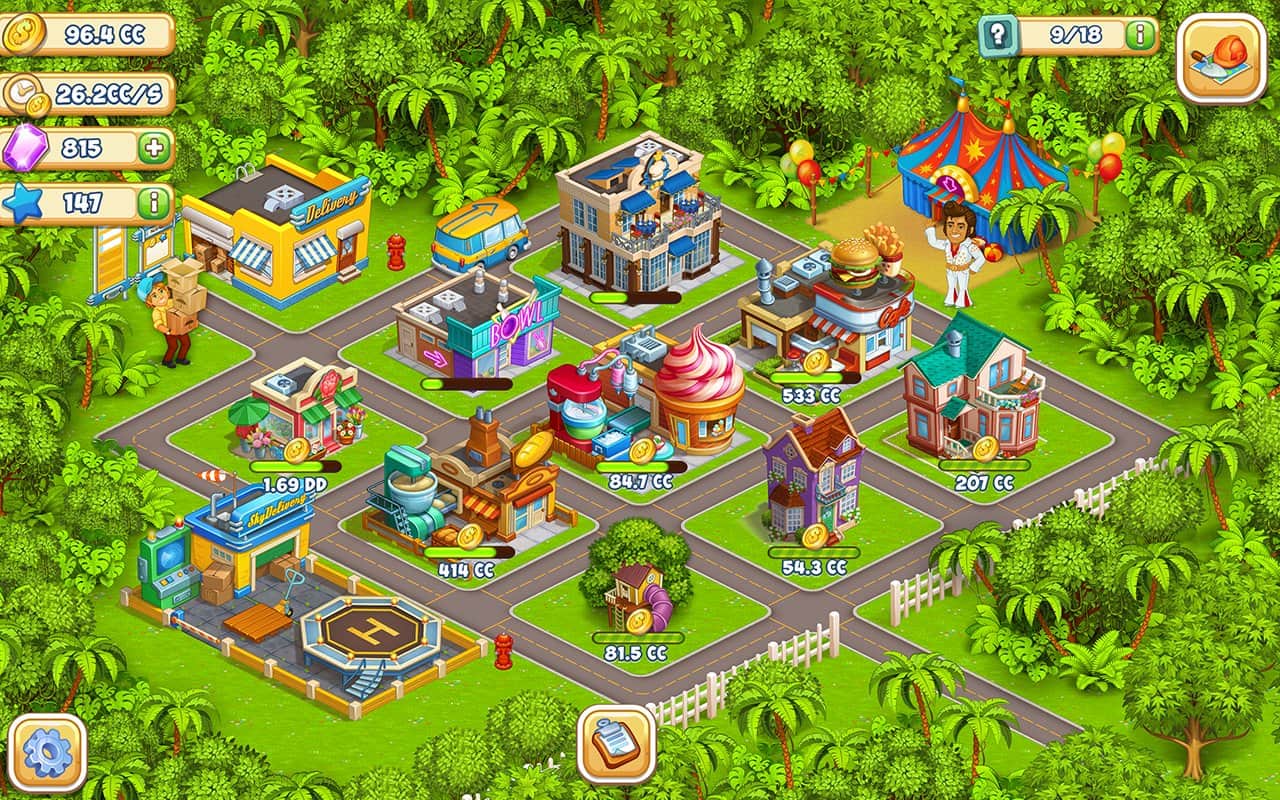Collect the 533 CC burger shop coin
This screenshot has height=800, width=1280.
(x=816, y=361)
